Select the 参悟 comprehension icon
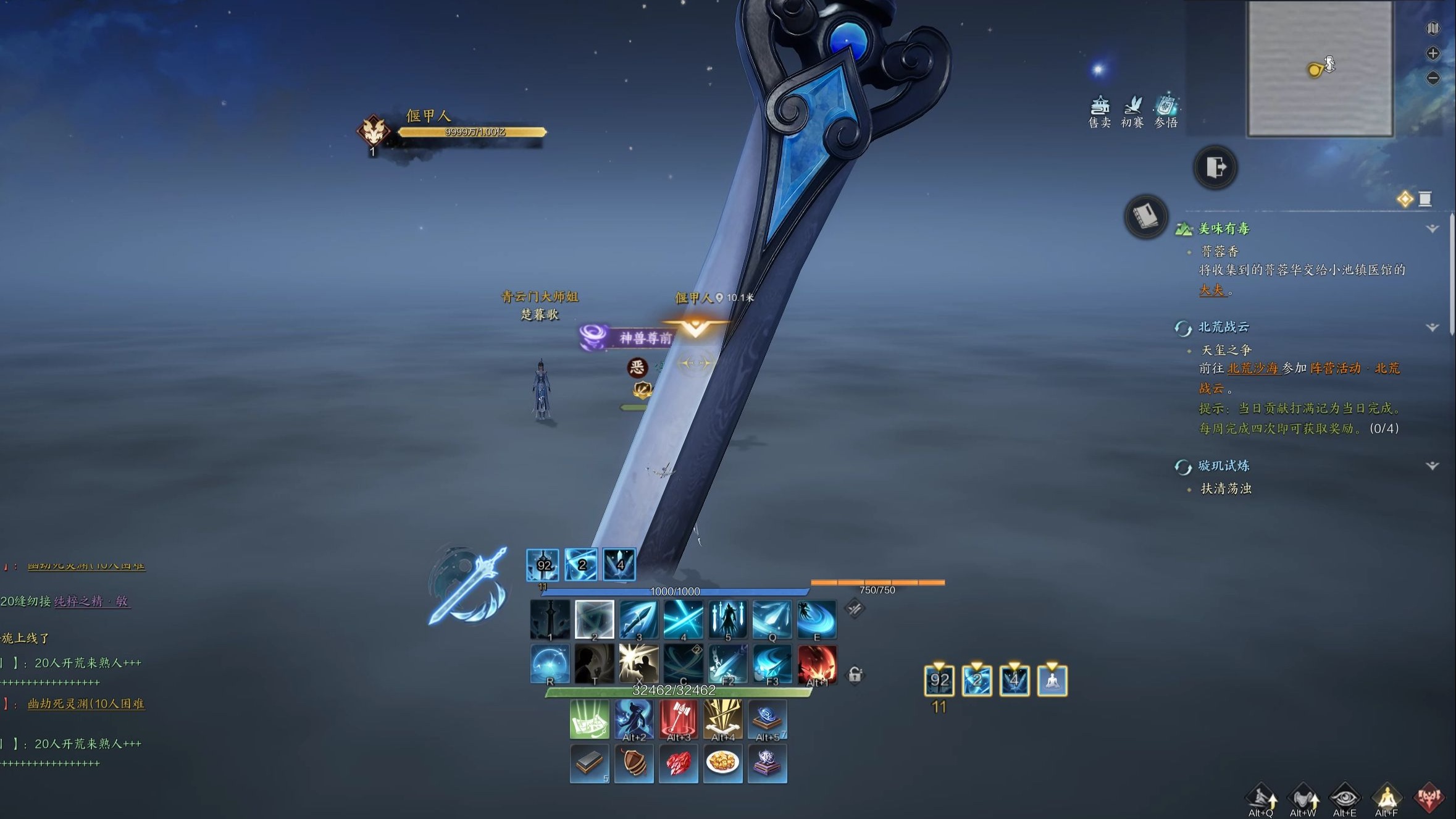1456x819 pixels. coord(1166,112)
